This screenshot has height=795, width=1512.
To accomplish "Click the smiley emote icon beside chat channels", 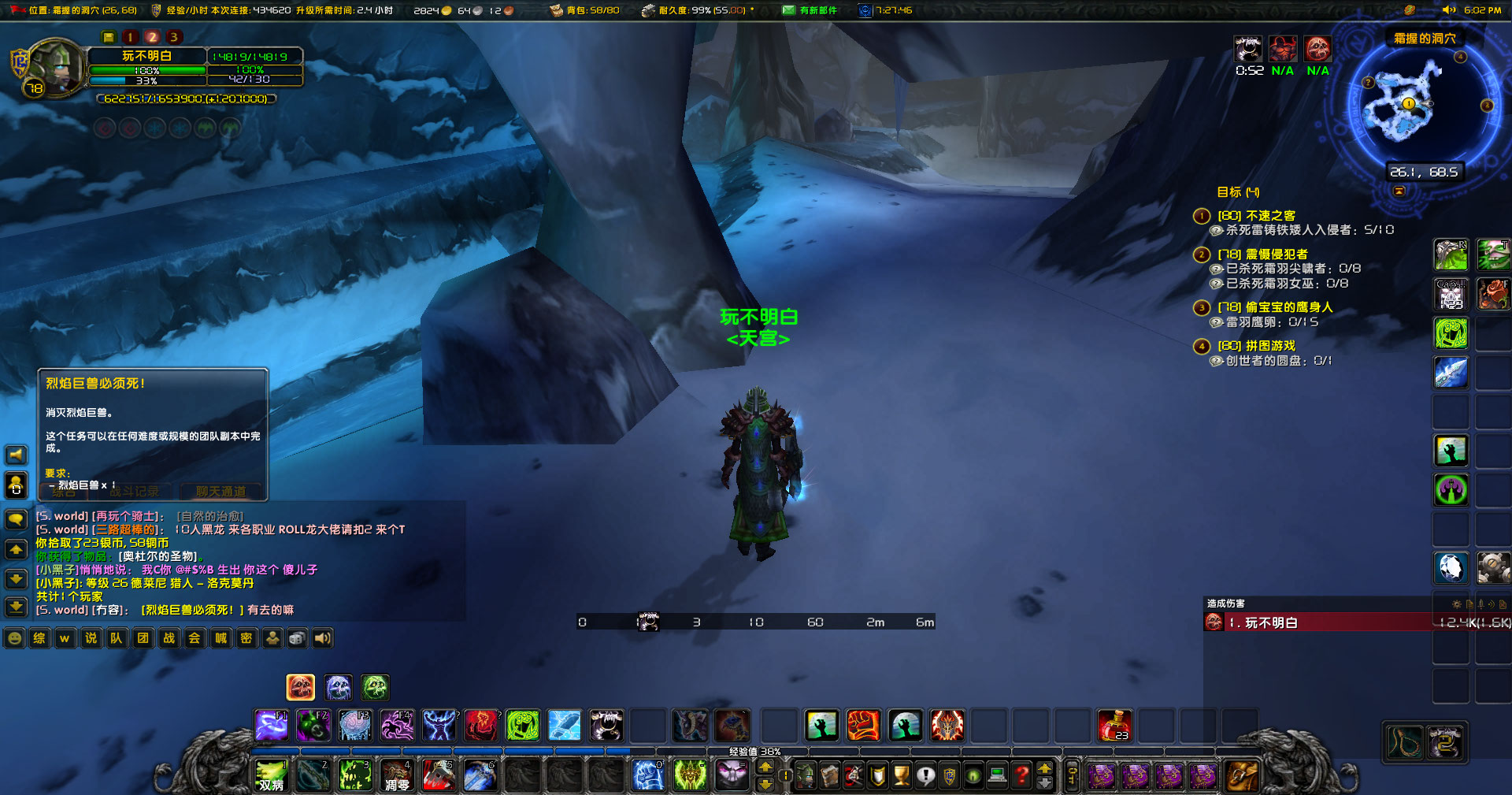I will click(x=15, y=638).
